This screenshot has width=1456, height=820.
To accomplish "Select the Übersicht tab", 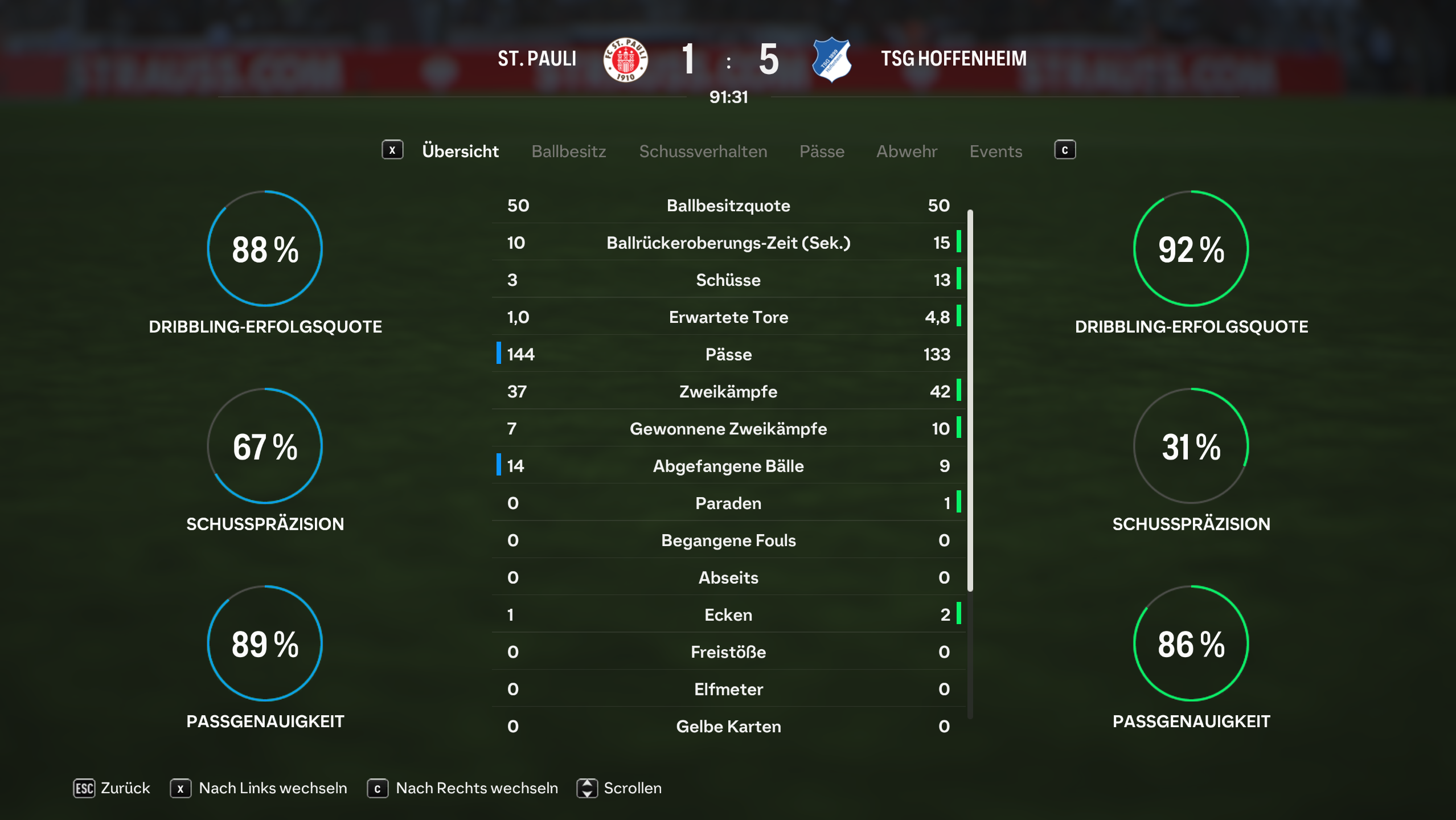I will (460, 151).
